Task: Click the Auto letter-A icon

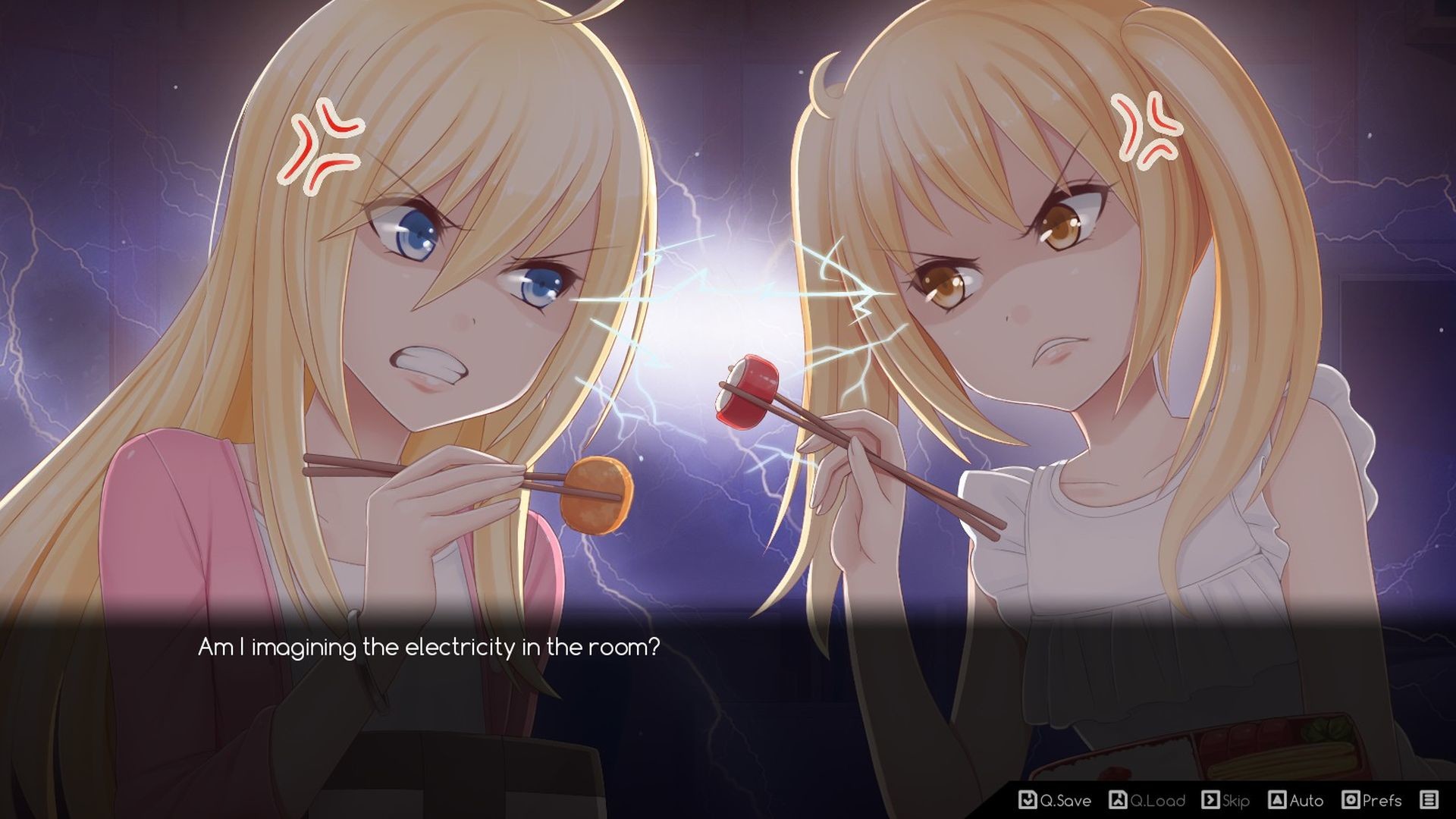Action: [x=1278, y=801]
